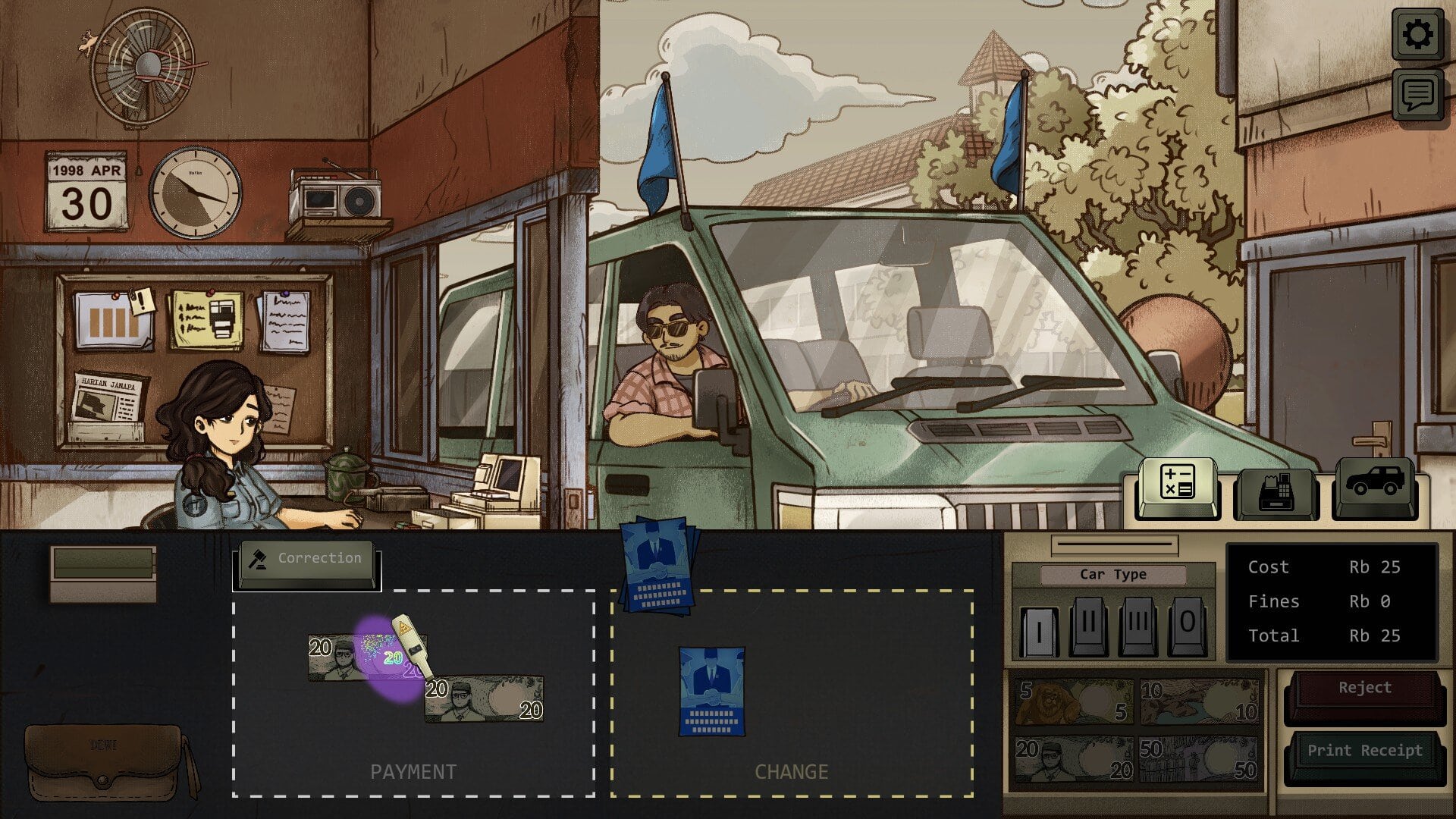The height and width of the screenshot is (819, 1456).
Task: Take a 10 banknote from the drawer
Action: tap(1198, 701)
